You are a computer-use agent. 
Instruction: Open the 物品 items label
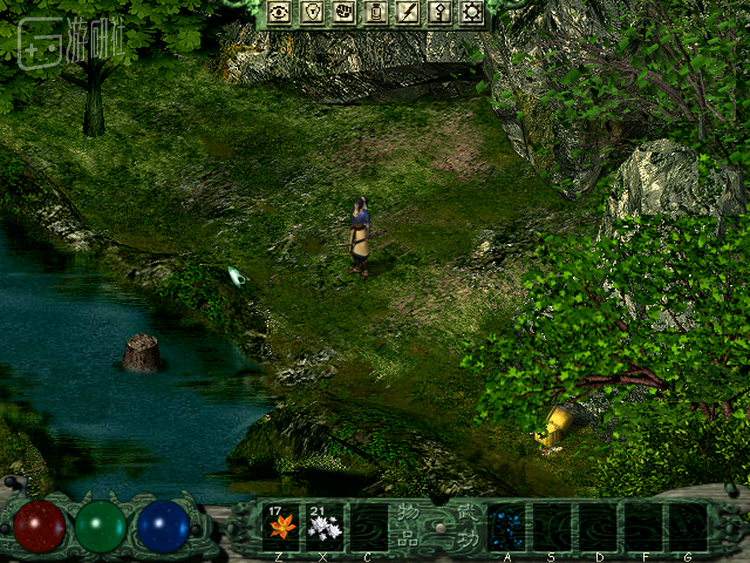(x=407, y=524)
